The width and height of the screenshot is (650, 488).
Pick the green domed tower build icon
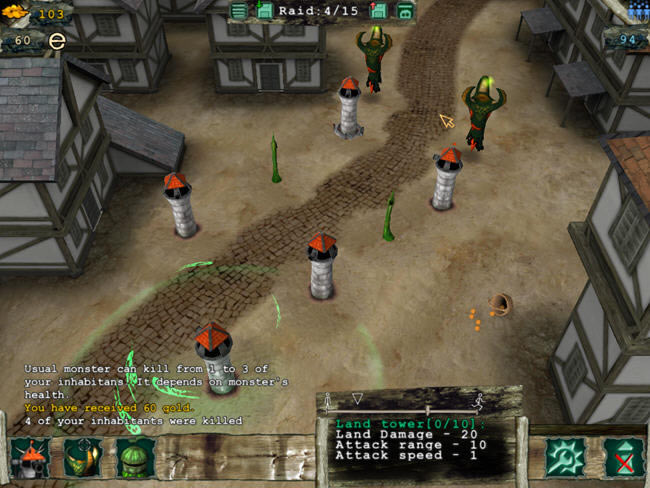135,458
